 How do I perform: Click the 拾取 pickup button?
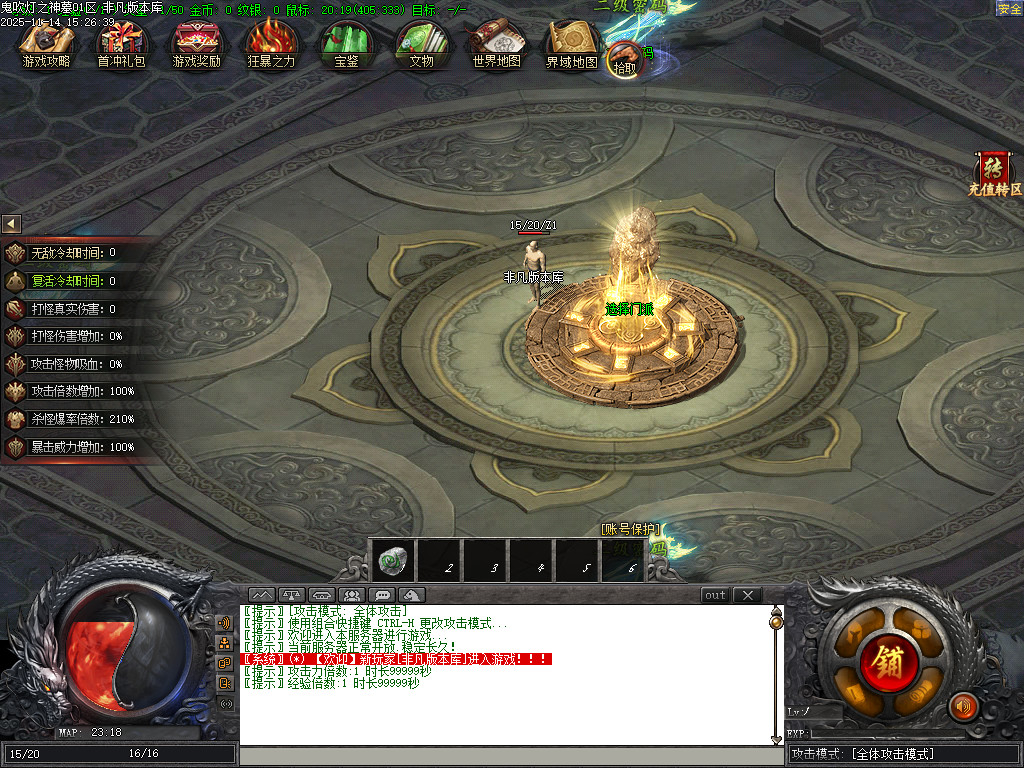(624, 59)
